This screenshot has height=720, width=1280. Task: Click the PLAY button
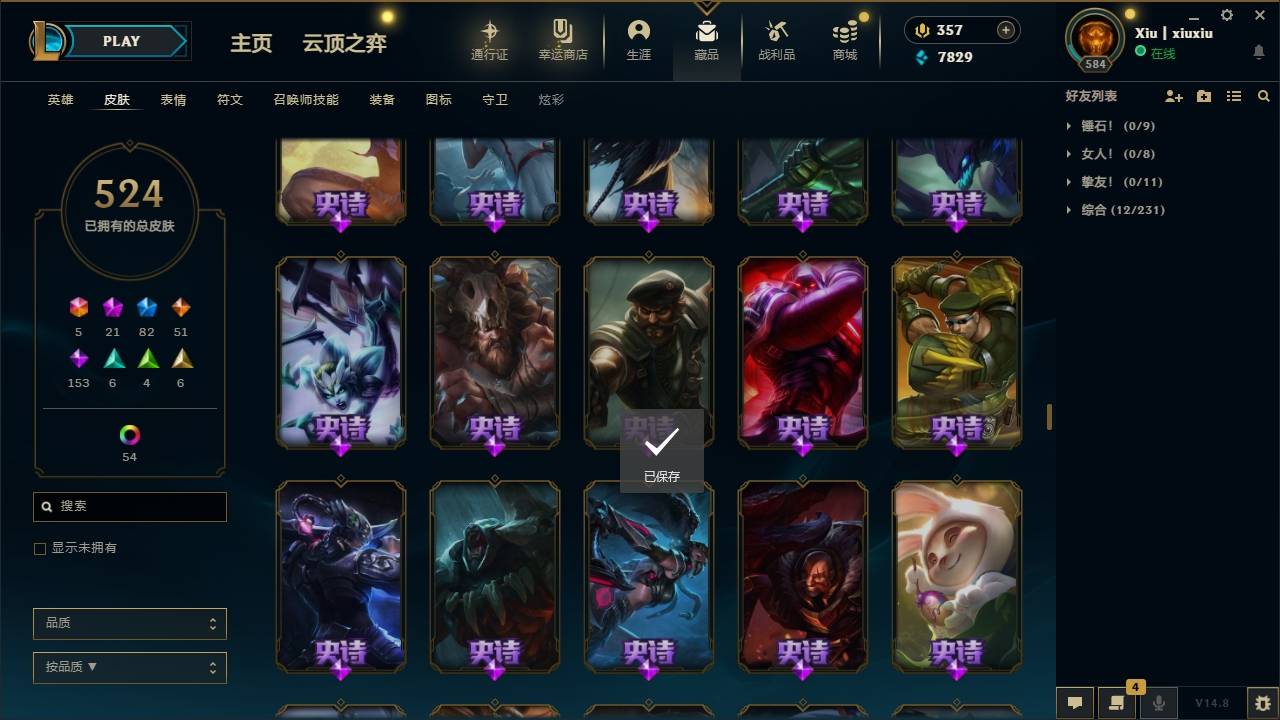(x=121, y=40)
